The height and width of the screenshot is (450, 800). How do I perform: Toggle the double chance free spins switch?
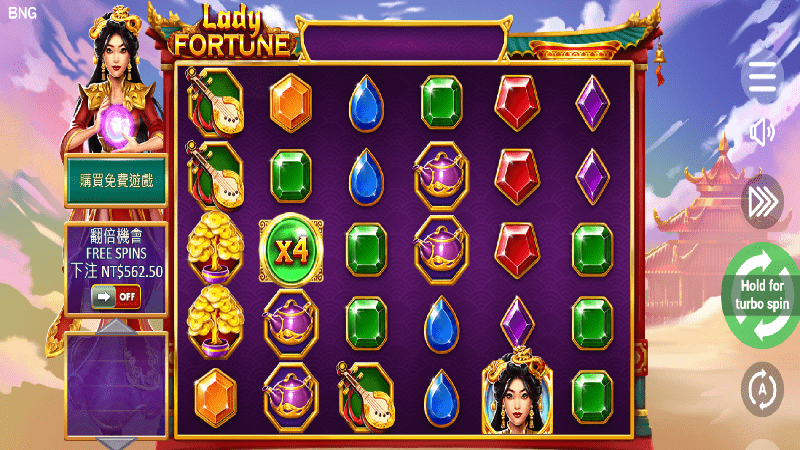coord(115,297)
